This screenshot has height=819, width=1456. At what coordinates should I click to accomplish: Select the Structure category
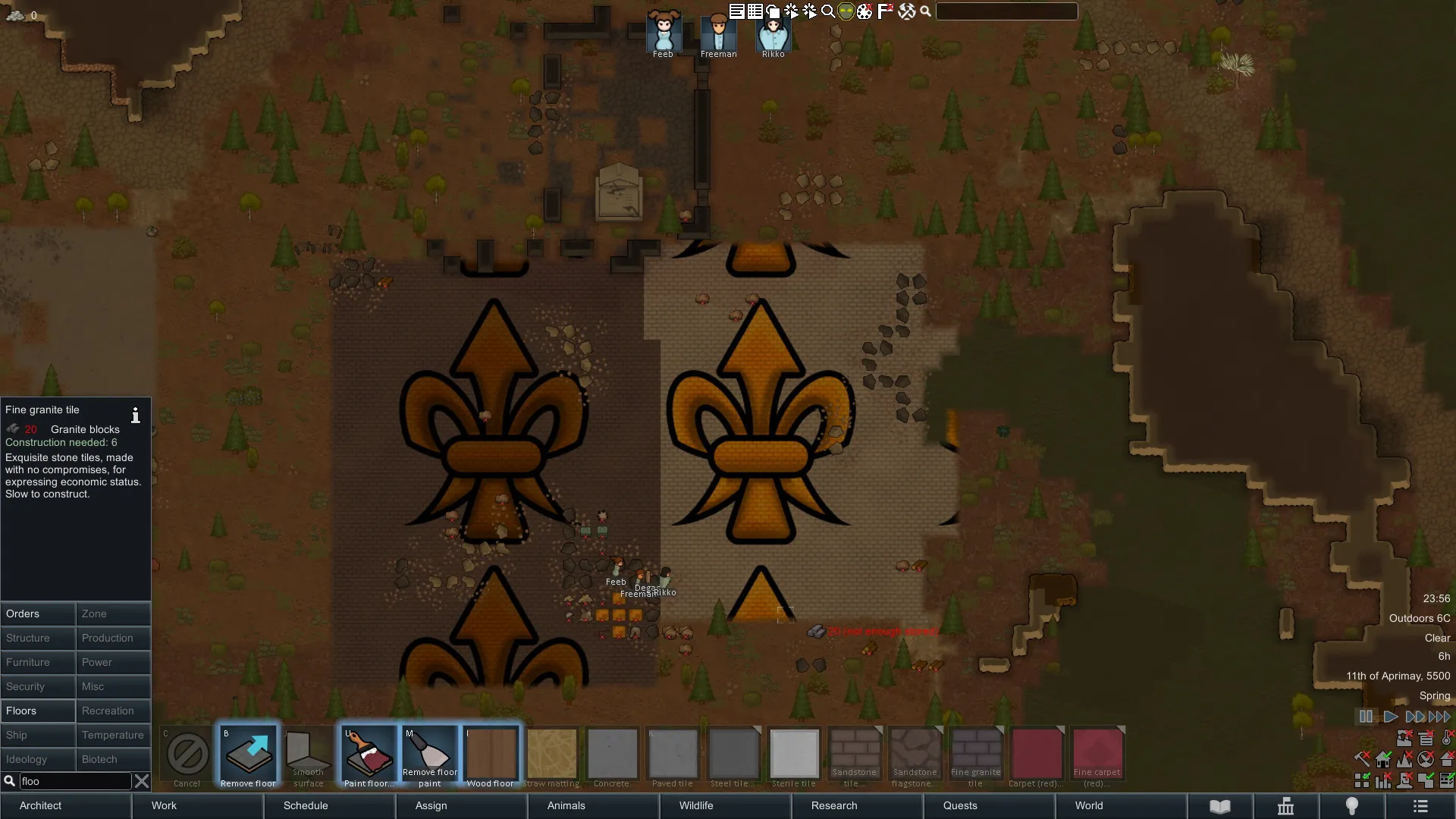tap(38, 638)
